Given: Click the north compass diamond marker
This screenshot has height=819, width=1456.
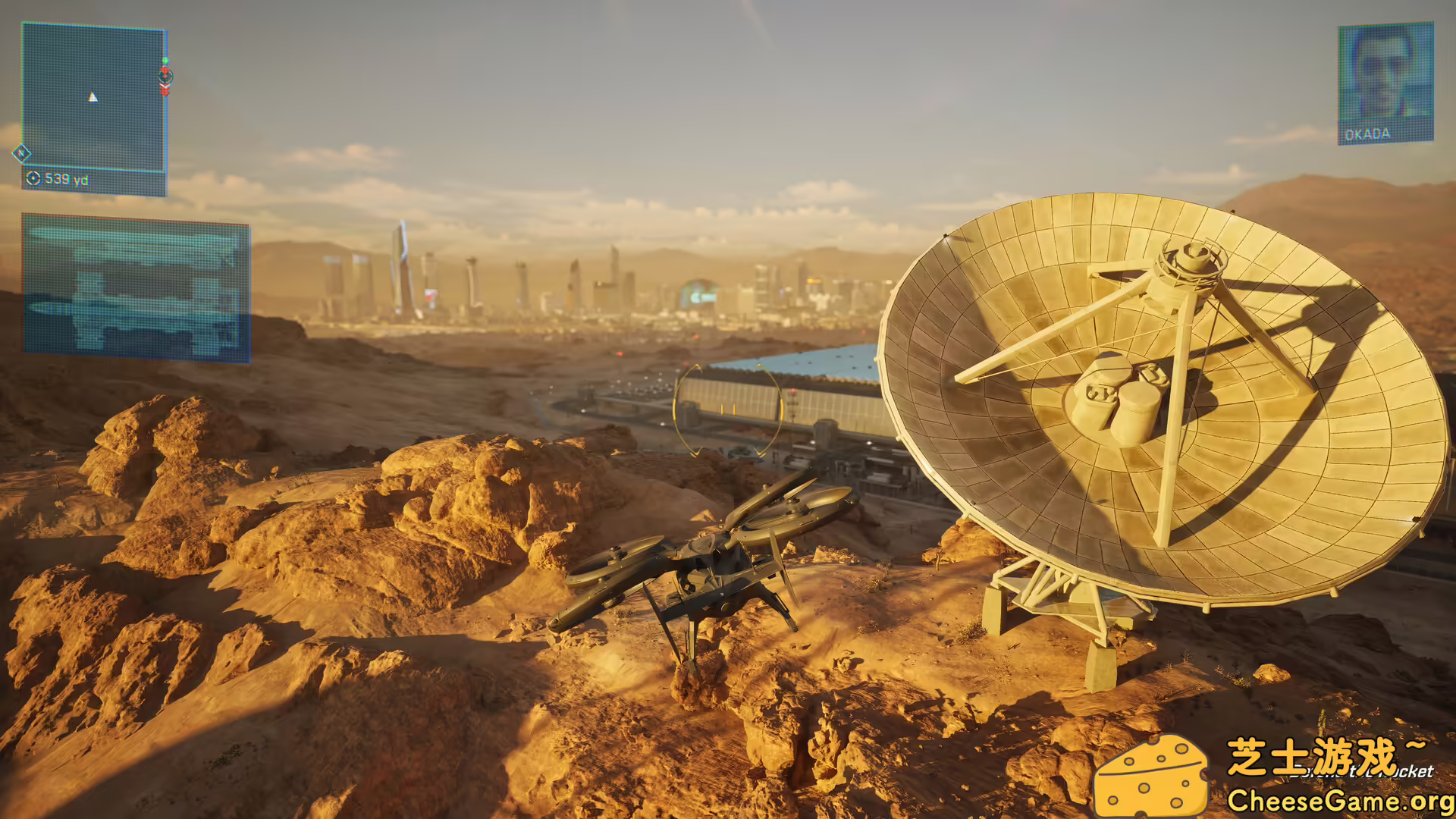Looking at the screenshot, I should pos(21,154).
